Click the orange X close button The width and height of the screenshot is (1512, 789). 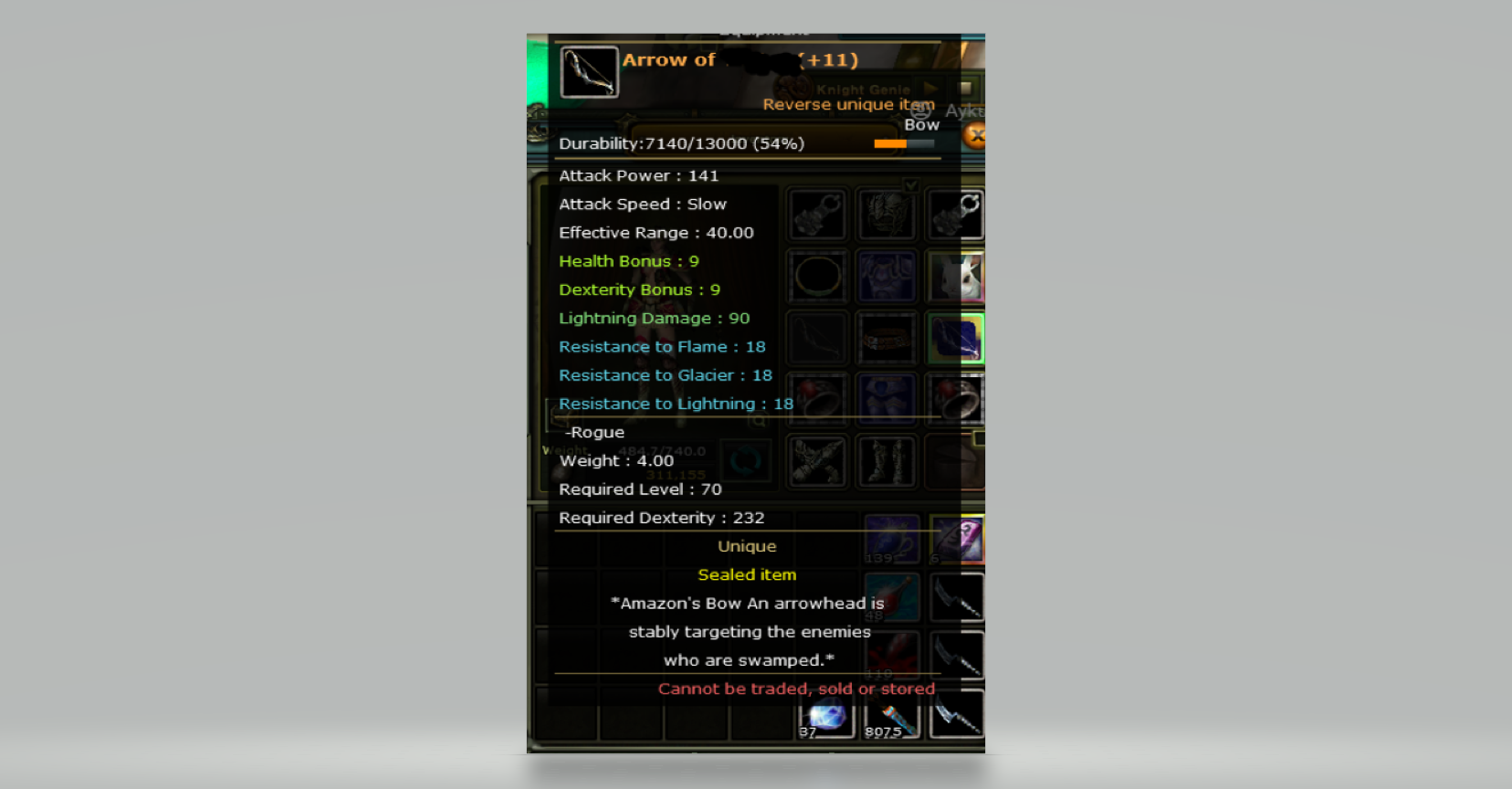pos(975,133)
